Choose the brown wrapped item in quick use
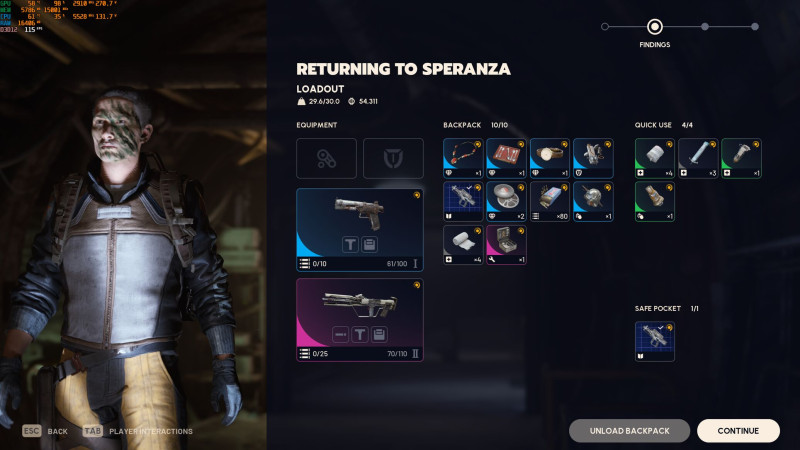800x450 pixels. pos(655,201)
